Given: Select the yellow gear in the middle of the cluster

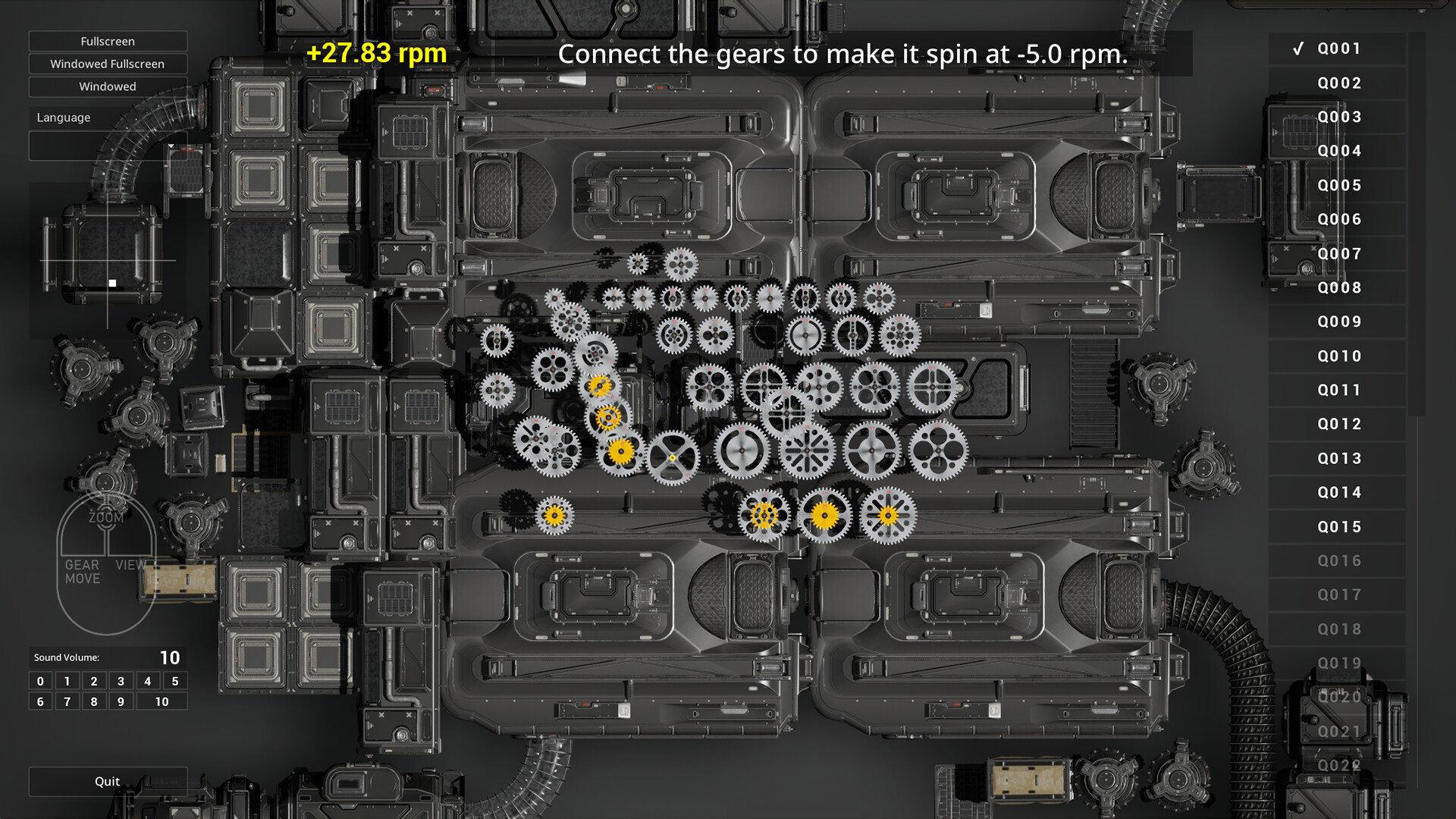Looking at the screenshot, I should pos(606,417).
